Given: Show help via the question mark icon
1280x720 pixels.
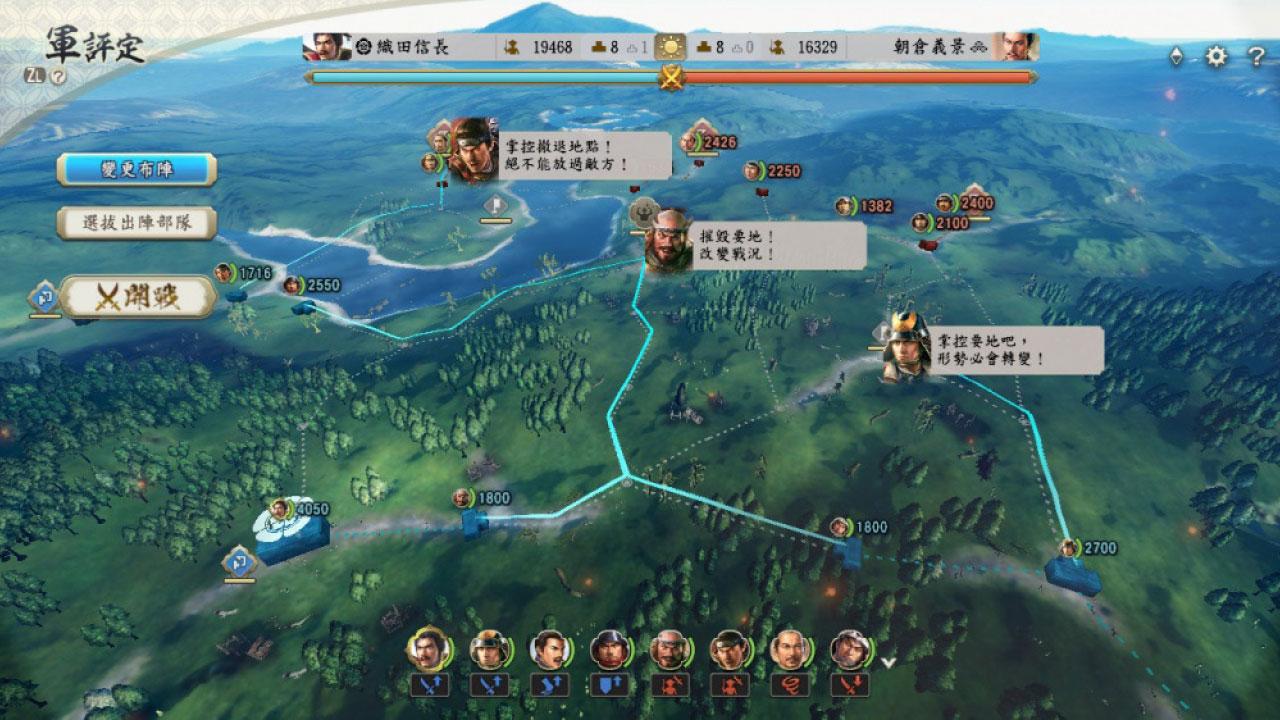Looking at the screenshot, I should [x=1256, y=57].
